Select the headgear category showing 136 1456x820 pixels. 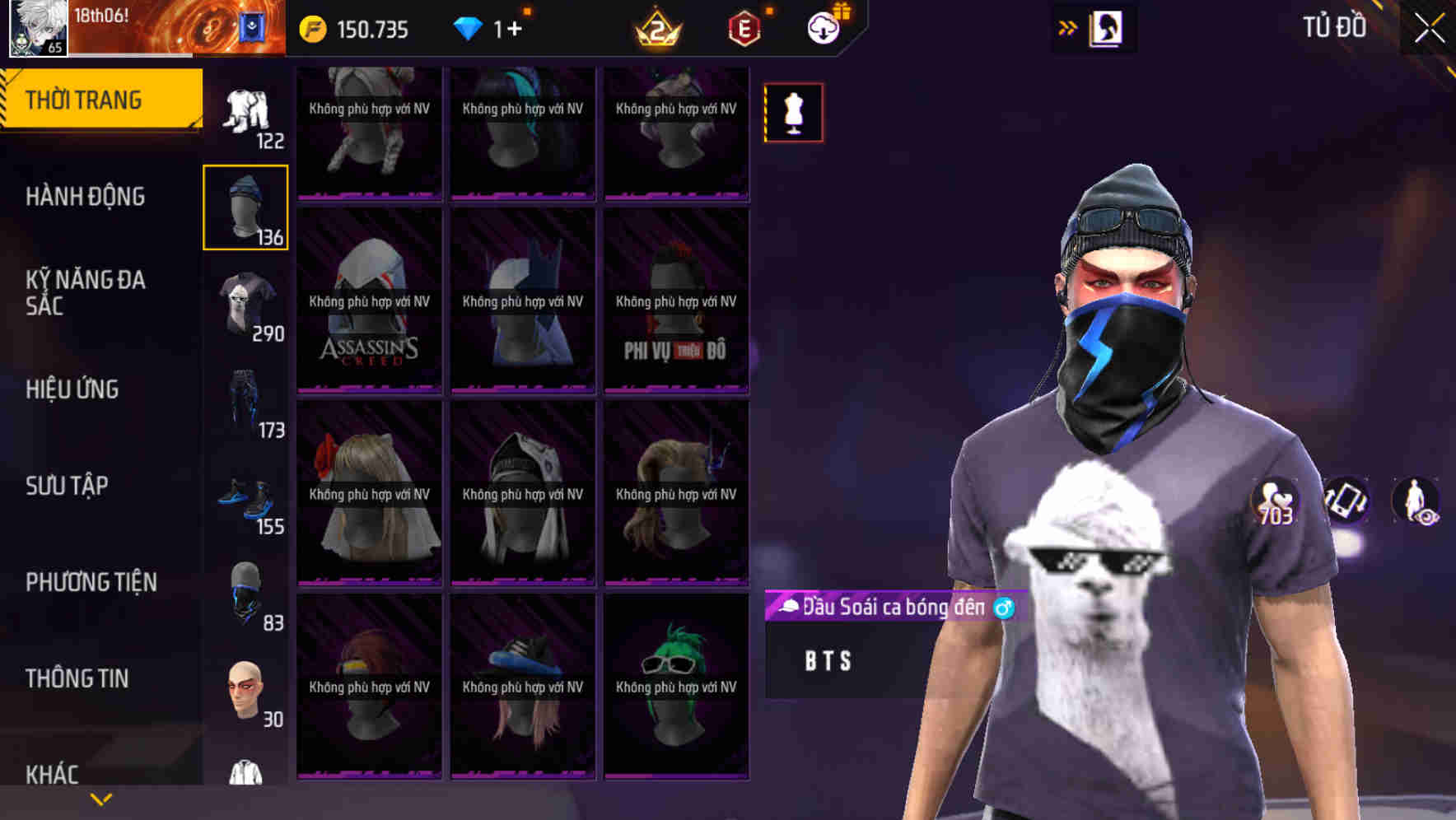[245, 206]
